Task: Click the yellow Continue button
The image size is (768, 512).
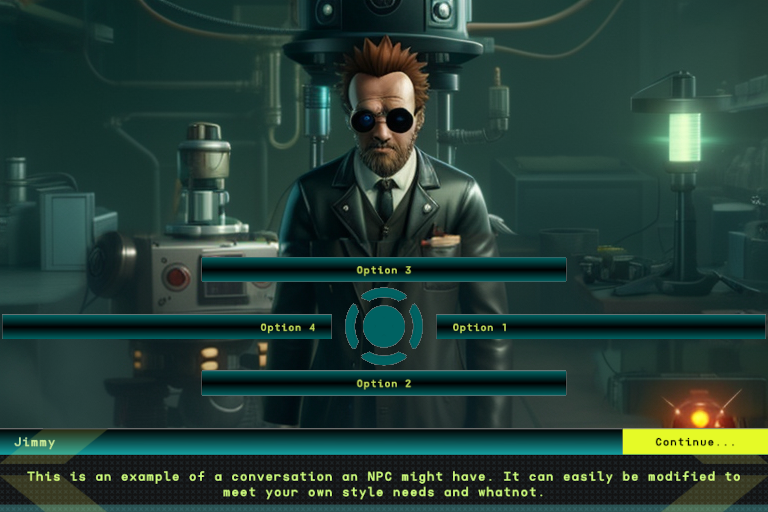Action: pos(695,442)
